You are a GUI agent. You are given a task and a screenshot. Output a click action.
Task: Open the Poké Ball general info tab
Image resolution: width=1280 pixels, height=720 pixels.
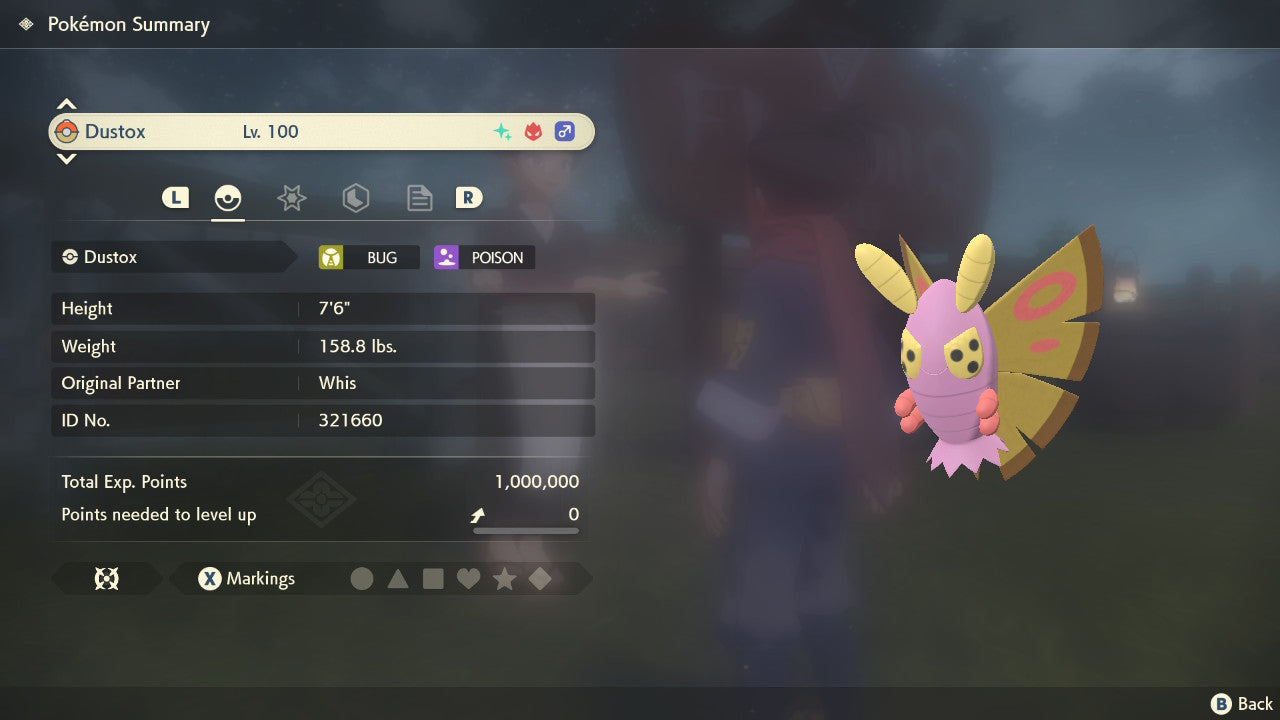click(x=228, y=198)
